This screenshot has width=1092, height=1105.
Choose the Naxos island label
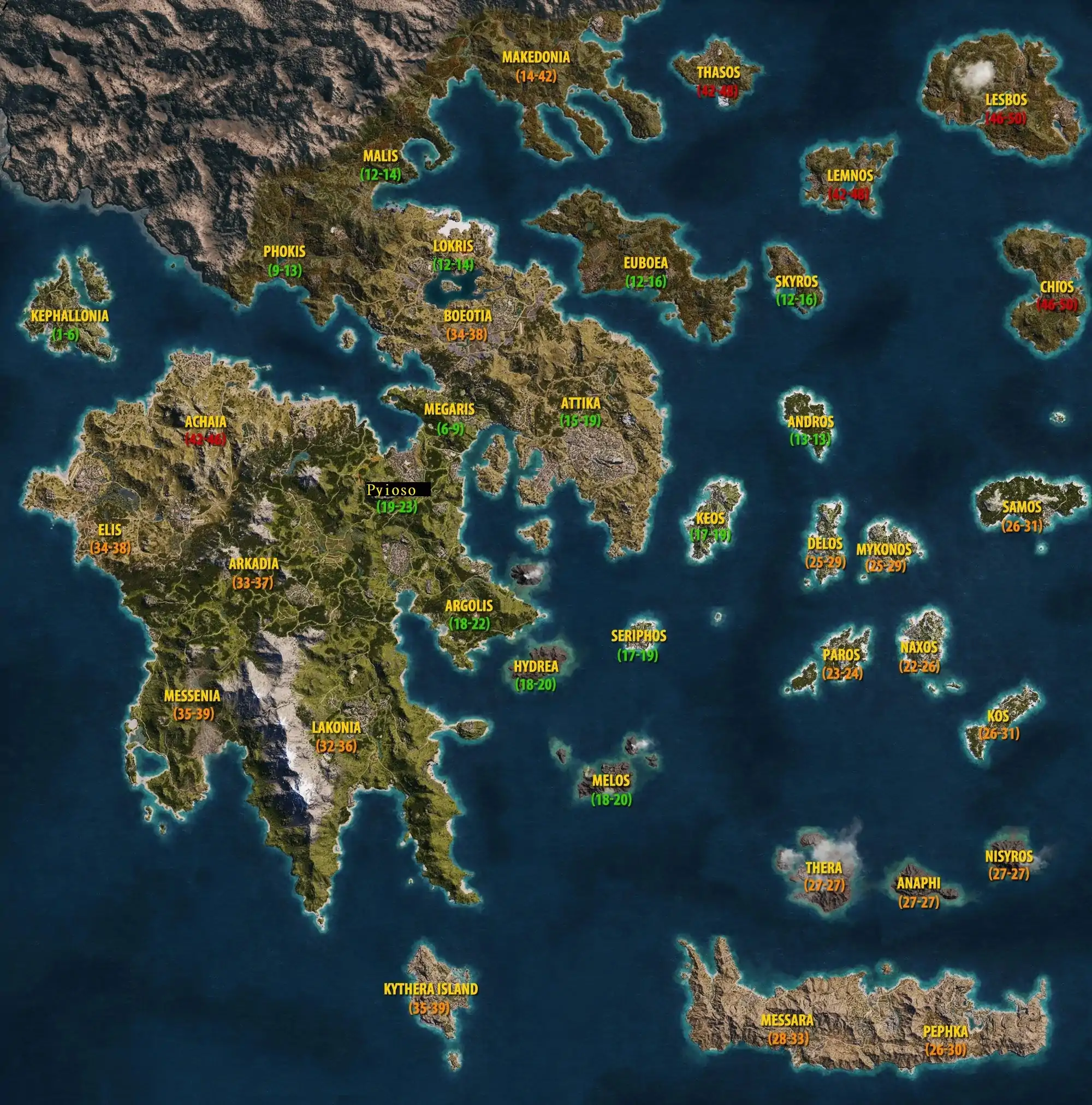919,647
